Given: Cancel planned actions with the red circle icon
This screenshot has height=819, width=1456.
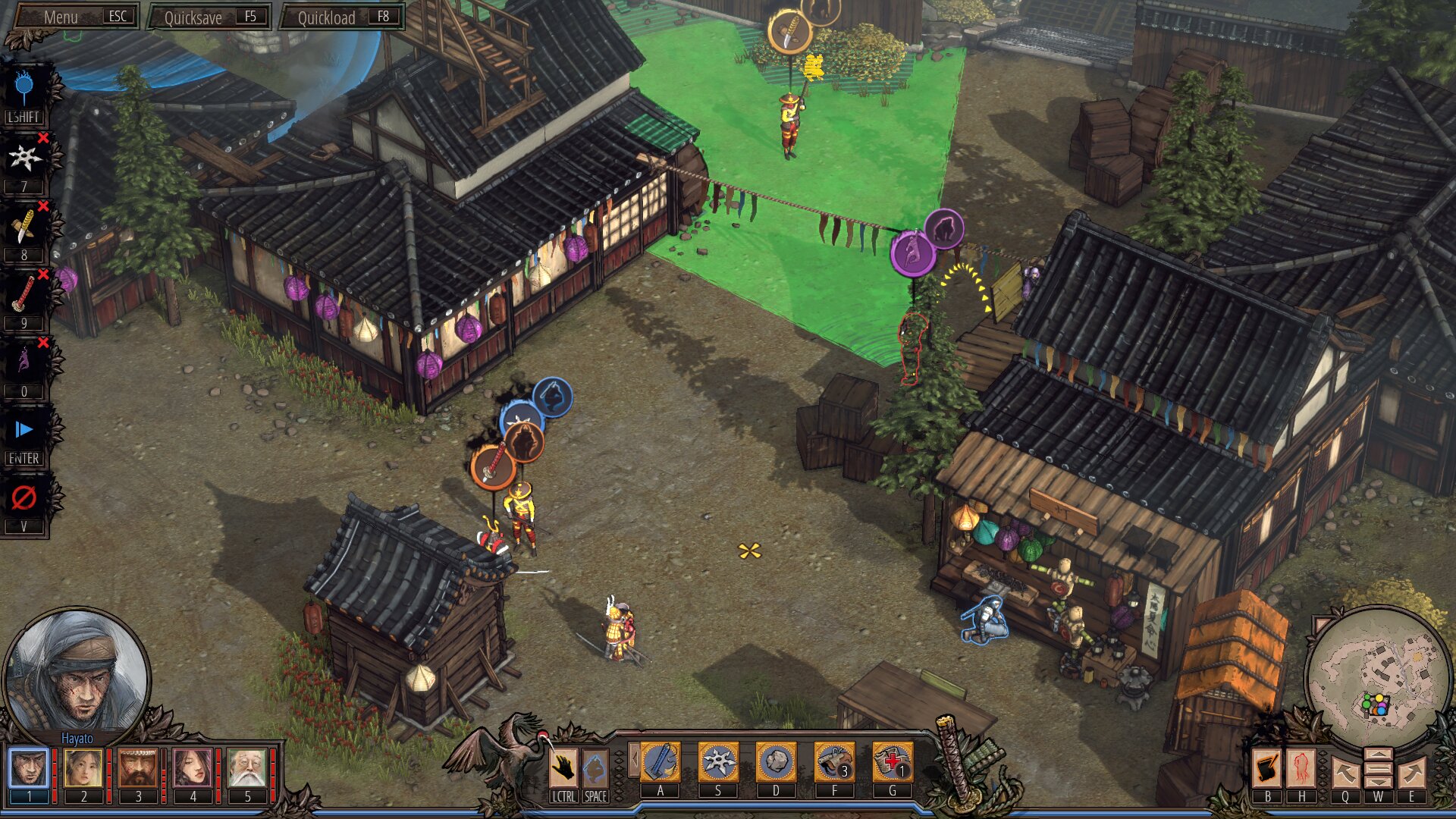Looking at the screenshot, I should (24, 498).
